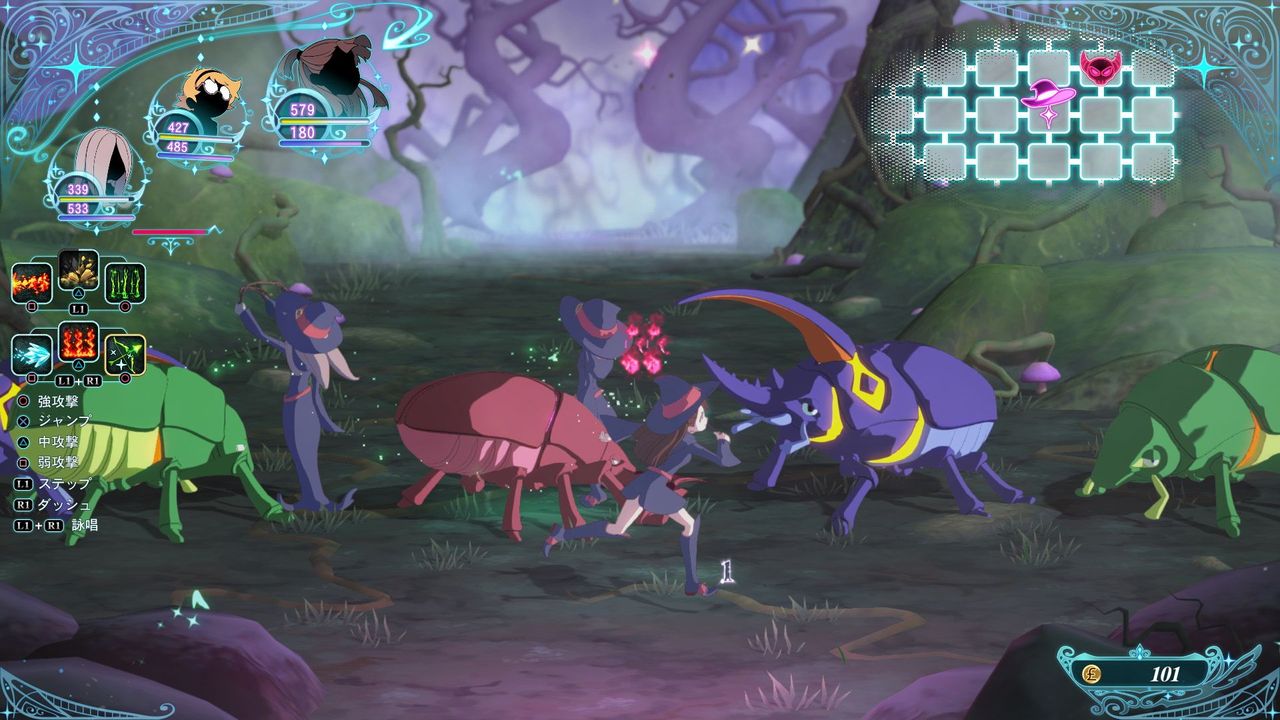Click the pink witch hat map marker
The height and width of the screenshot is (720, 1280).
(1049, 98)
